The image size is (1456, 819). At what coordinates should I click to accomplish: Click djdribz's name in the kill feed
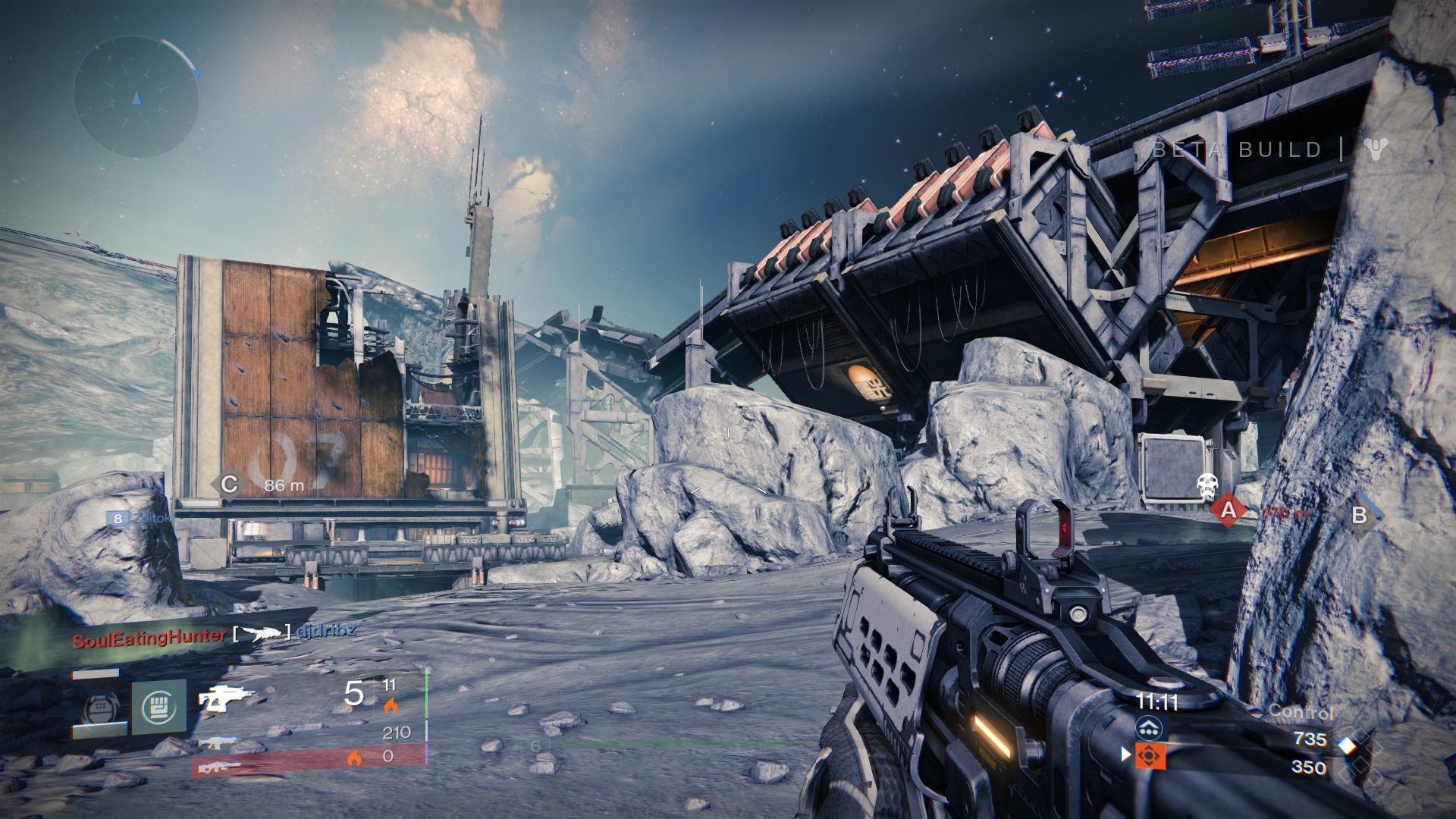coord(327,631)
